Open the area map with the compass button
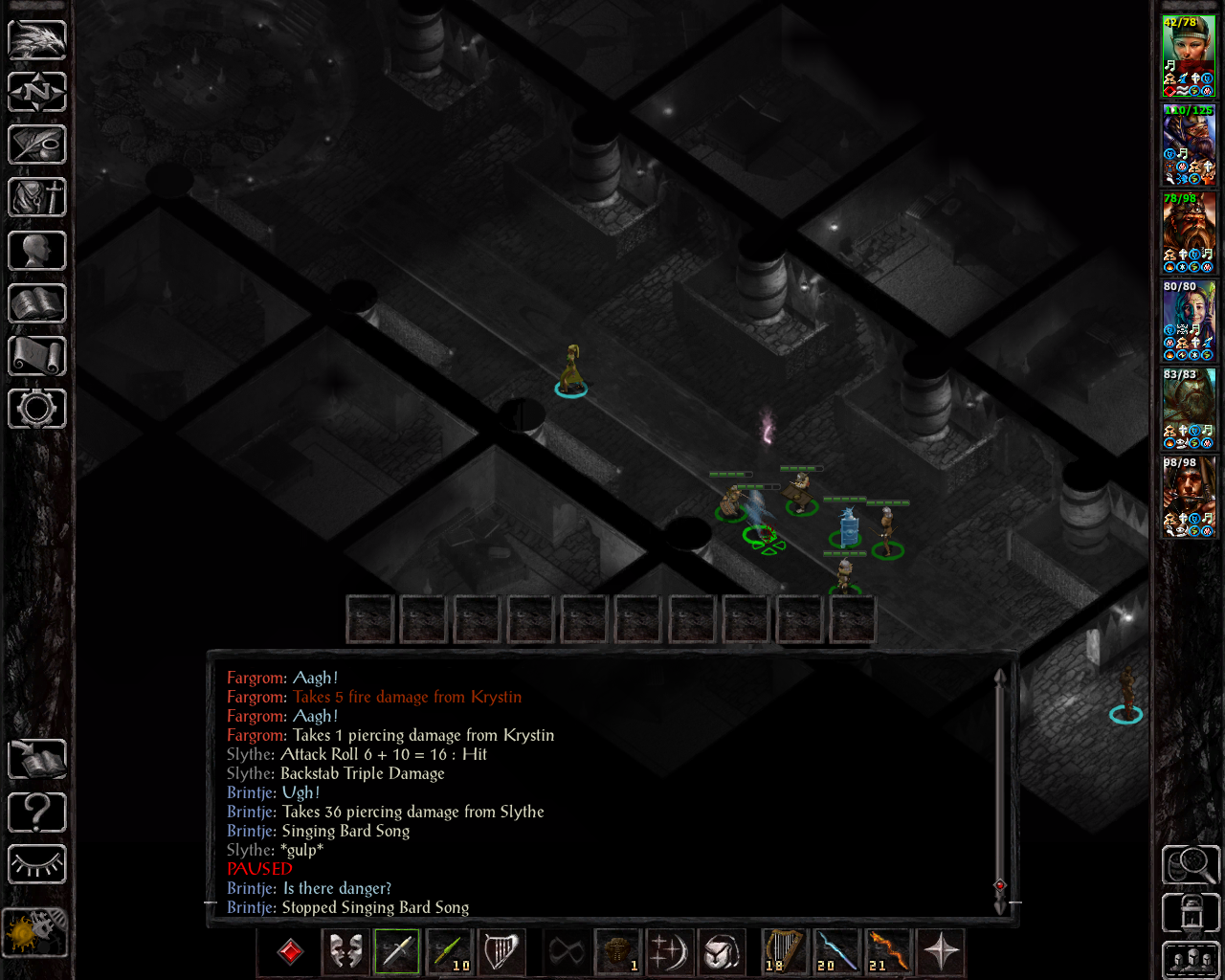The width and height of the screenshot is (1225, 980). [x=37, y=92]
